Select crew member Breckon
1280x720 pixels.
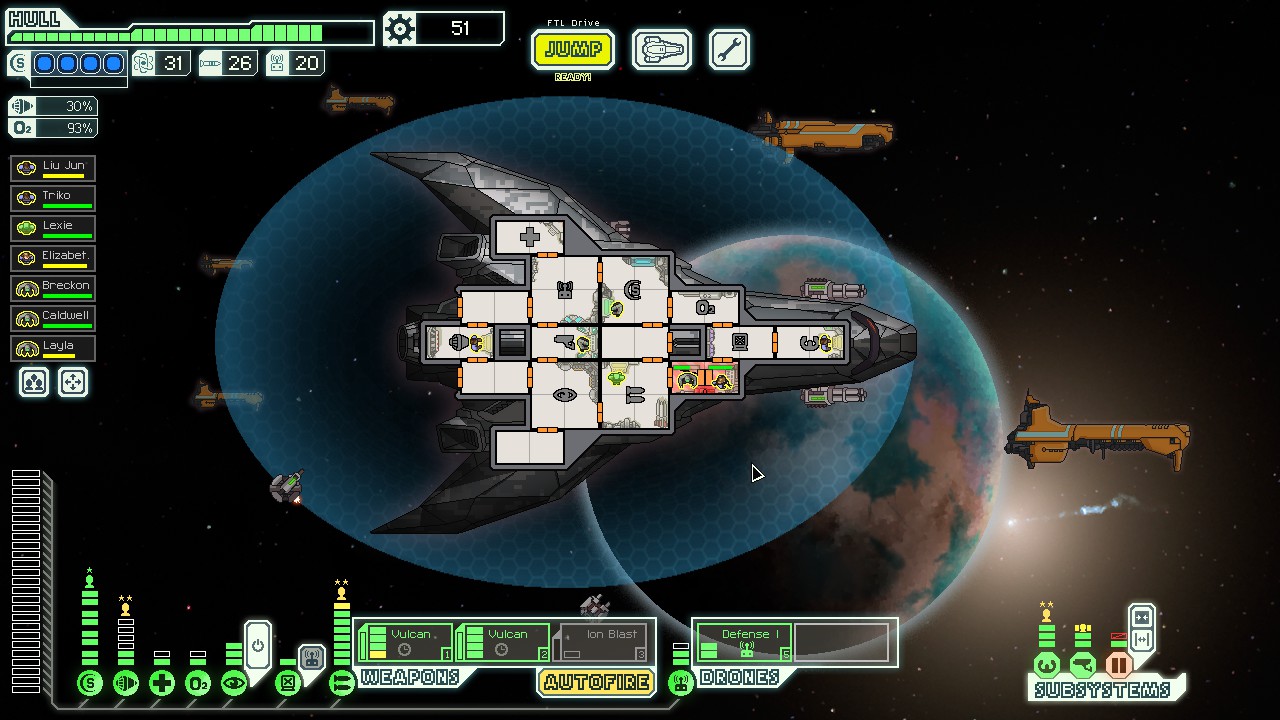click(53, 288)
